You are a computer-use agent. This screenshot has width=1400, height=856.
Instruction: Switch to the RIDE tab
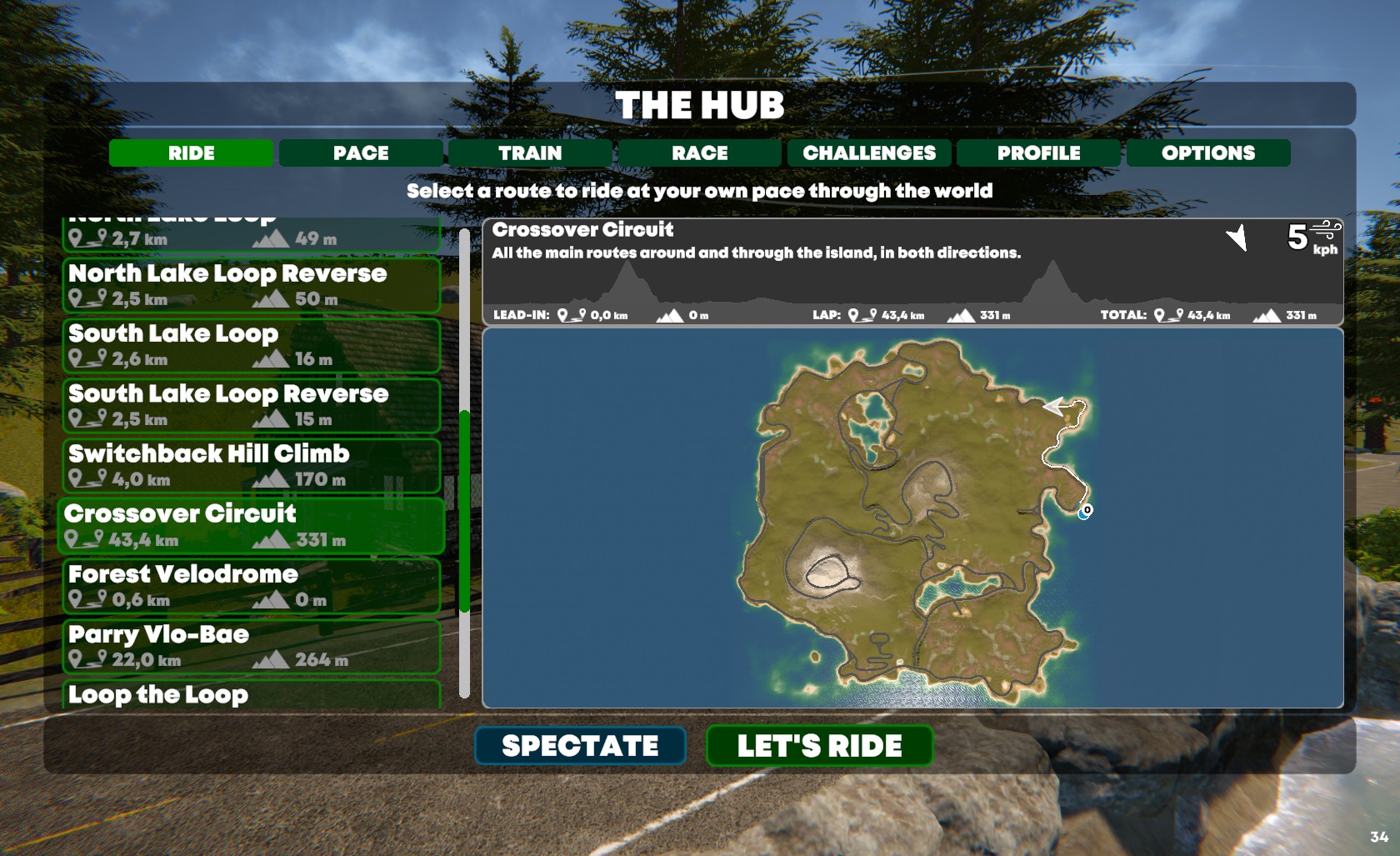pos(191,153)
